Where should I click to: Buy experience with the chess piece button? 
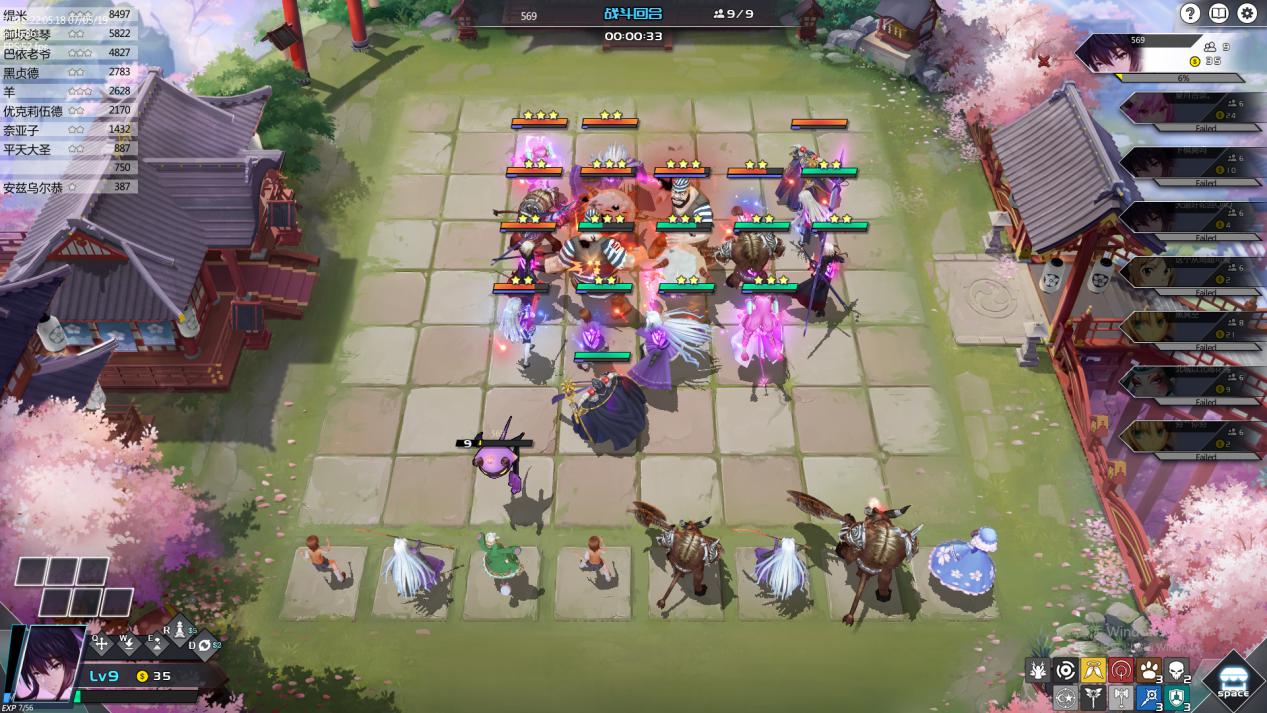pyautogui.click(x=180, y=632)
